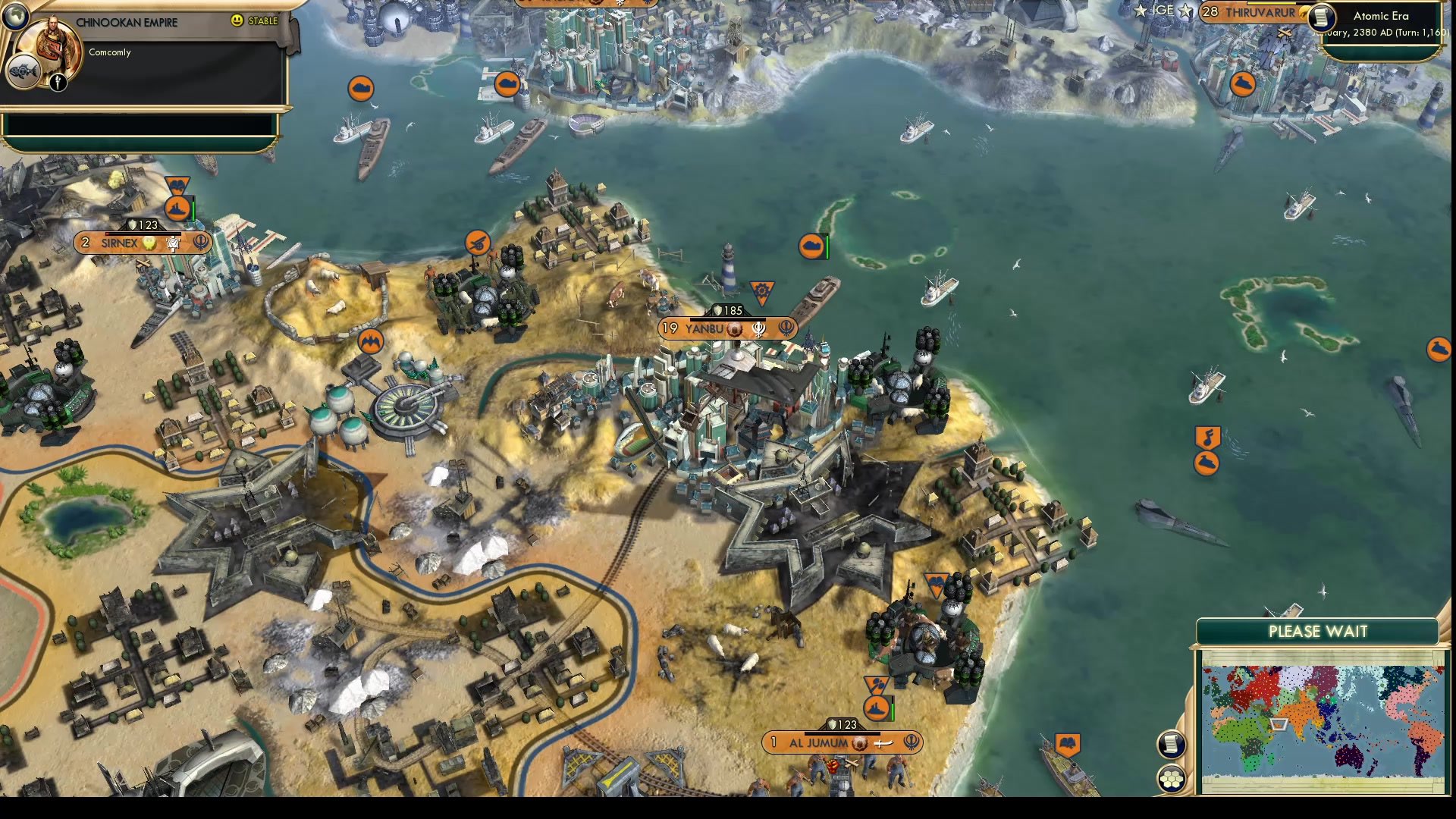Open the globe overview in the top-left corner
Image resolution: width=1456 pixels, height=819 pixels.
coord(17,17)
